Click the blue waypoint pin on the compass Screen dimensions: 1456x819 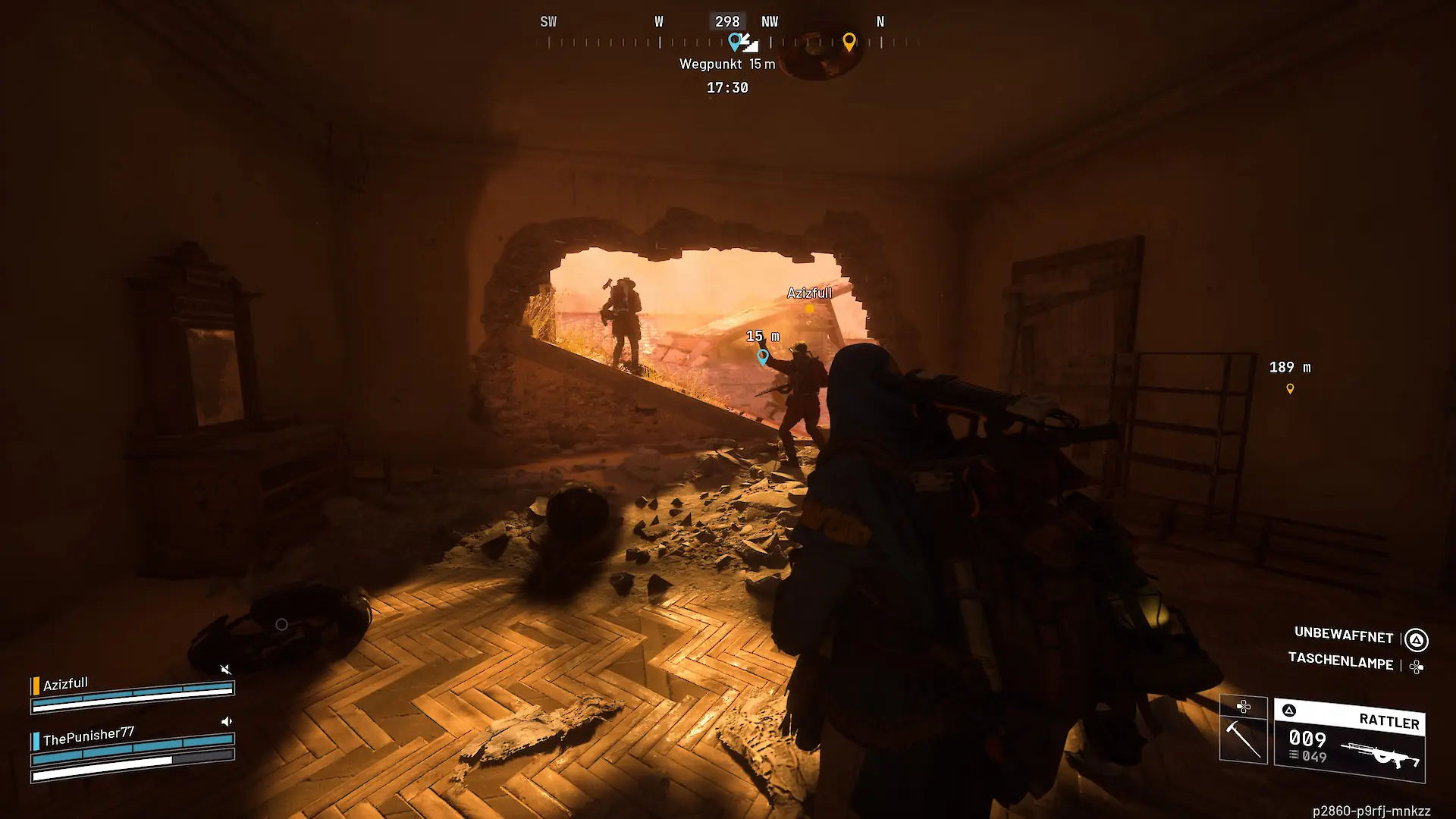734,41
